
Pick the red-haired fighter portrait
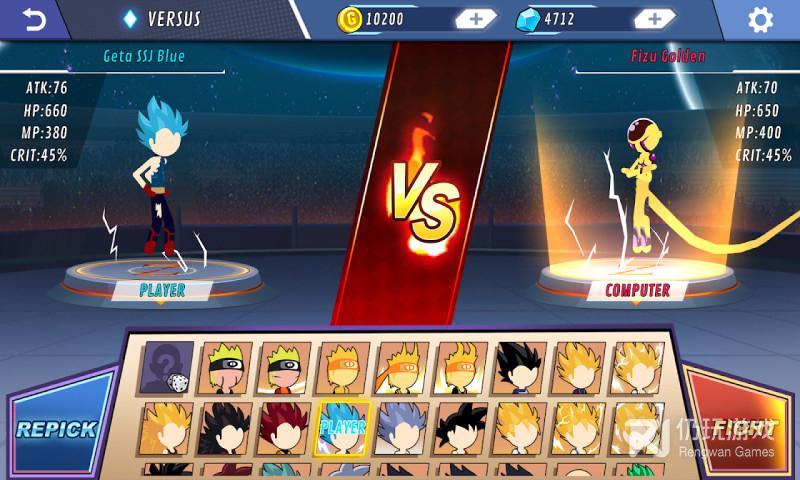284,428
